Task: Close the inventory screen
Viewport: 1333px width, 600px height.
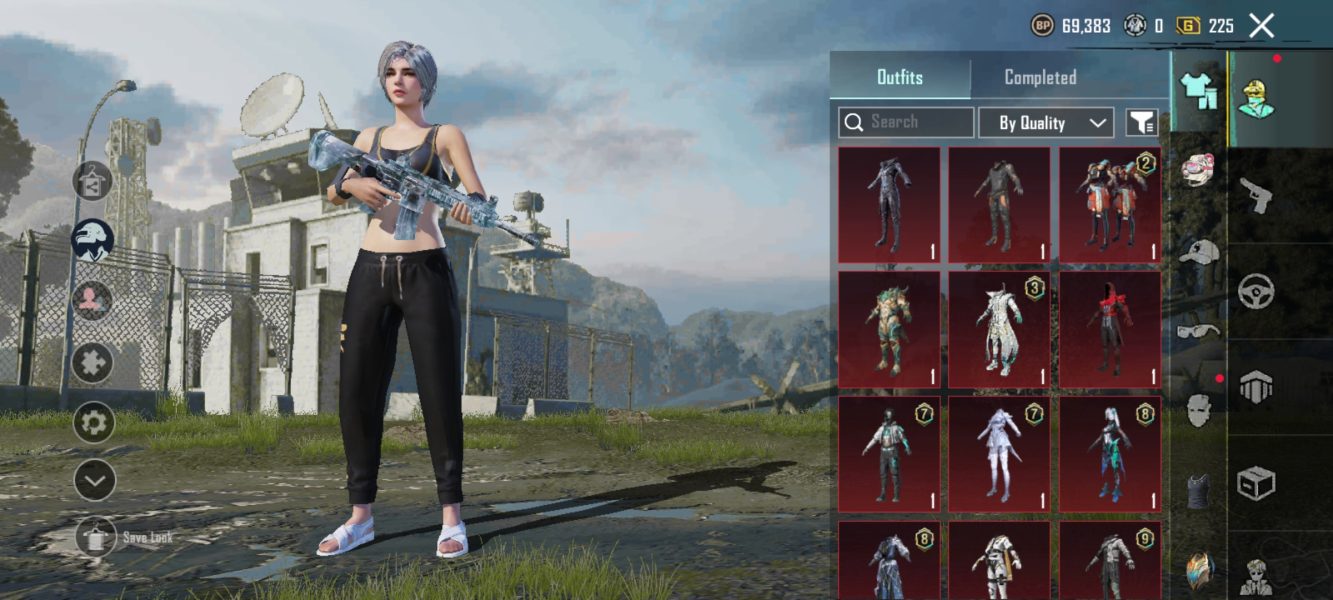Action: 1262,26
